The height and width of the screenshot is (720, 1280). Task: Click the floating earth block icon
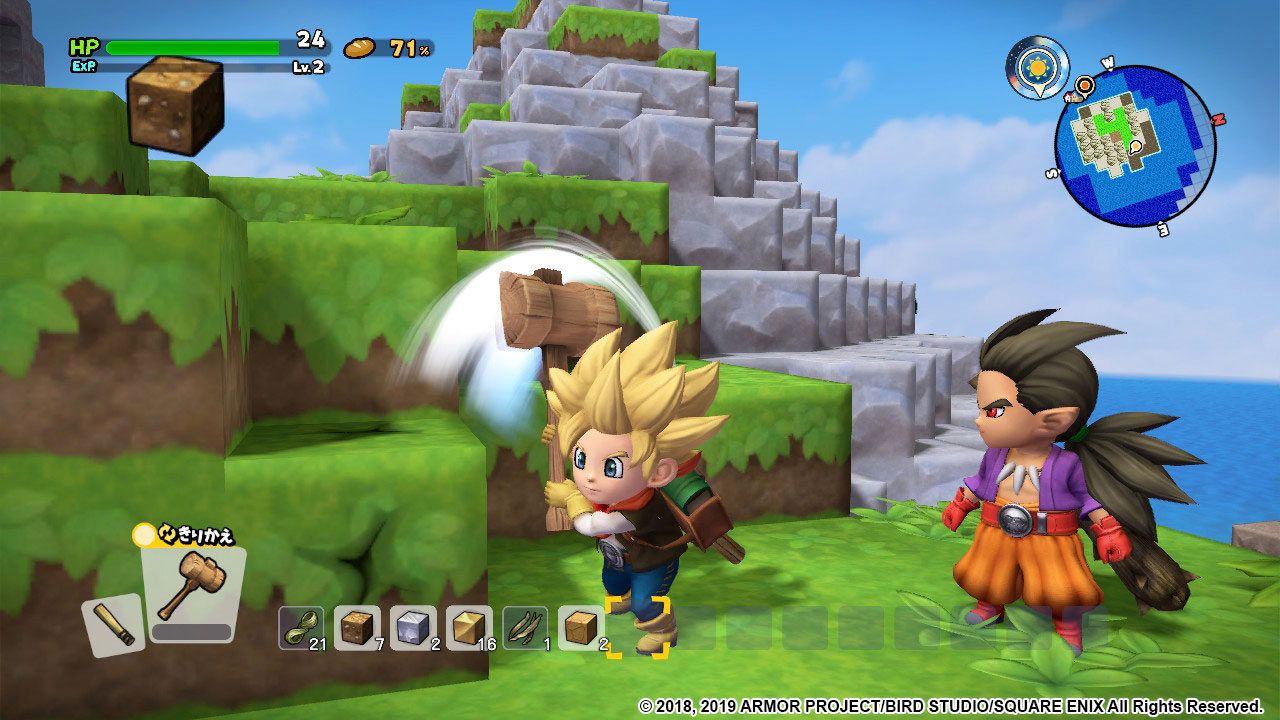pyautogui.click(x=176, y=104)
